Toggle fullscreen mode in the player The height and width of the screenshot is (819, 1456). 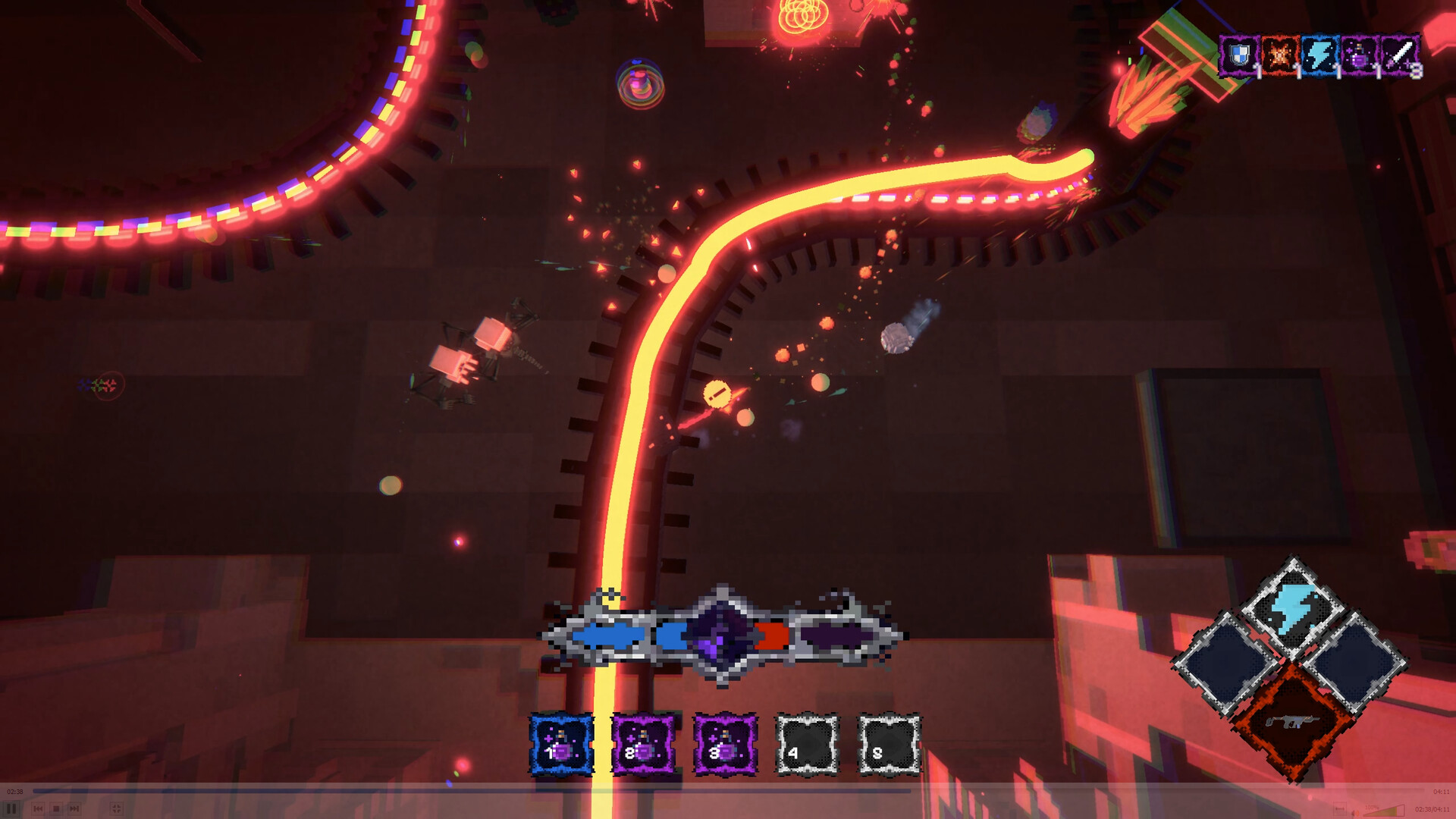tap(116, 808)
